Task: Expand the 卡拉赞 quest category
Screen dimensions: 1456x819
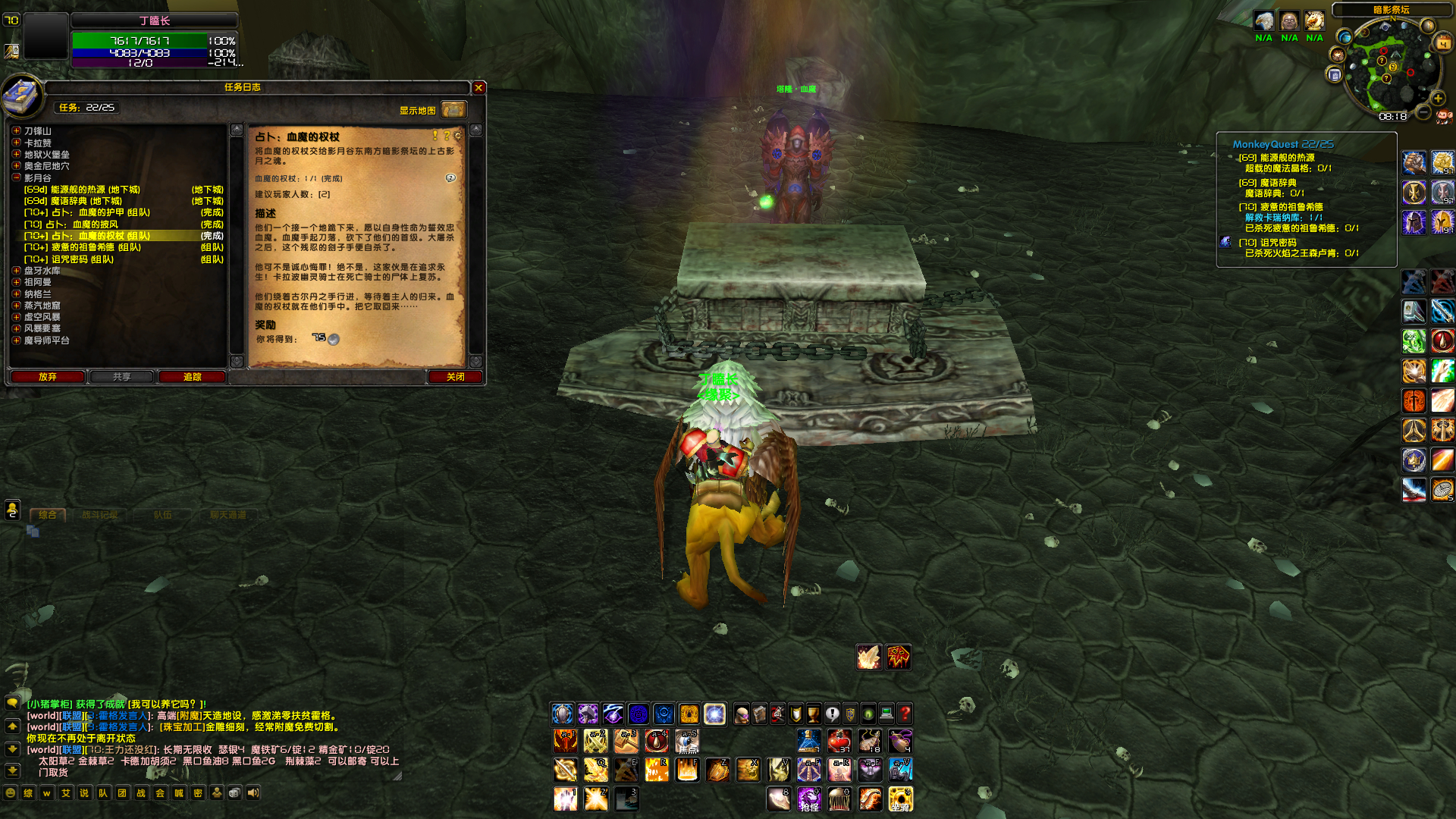Action: (15, 142)
